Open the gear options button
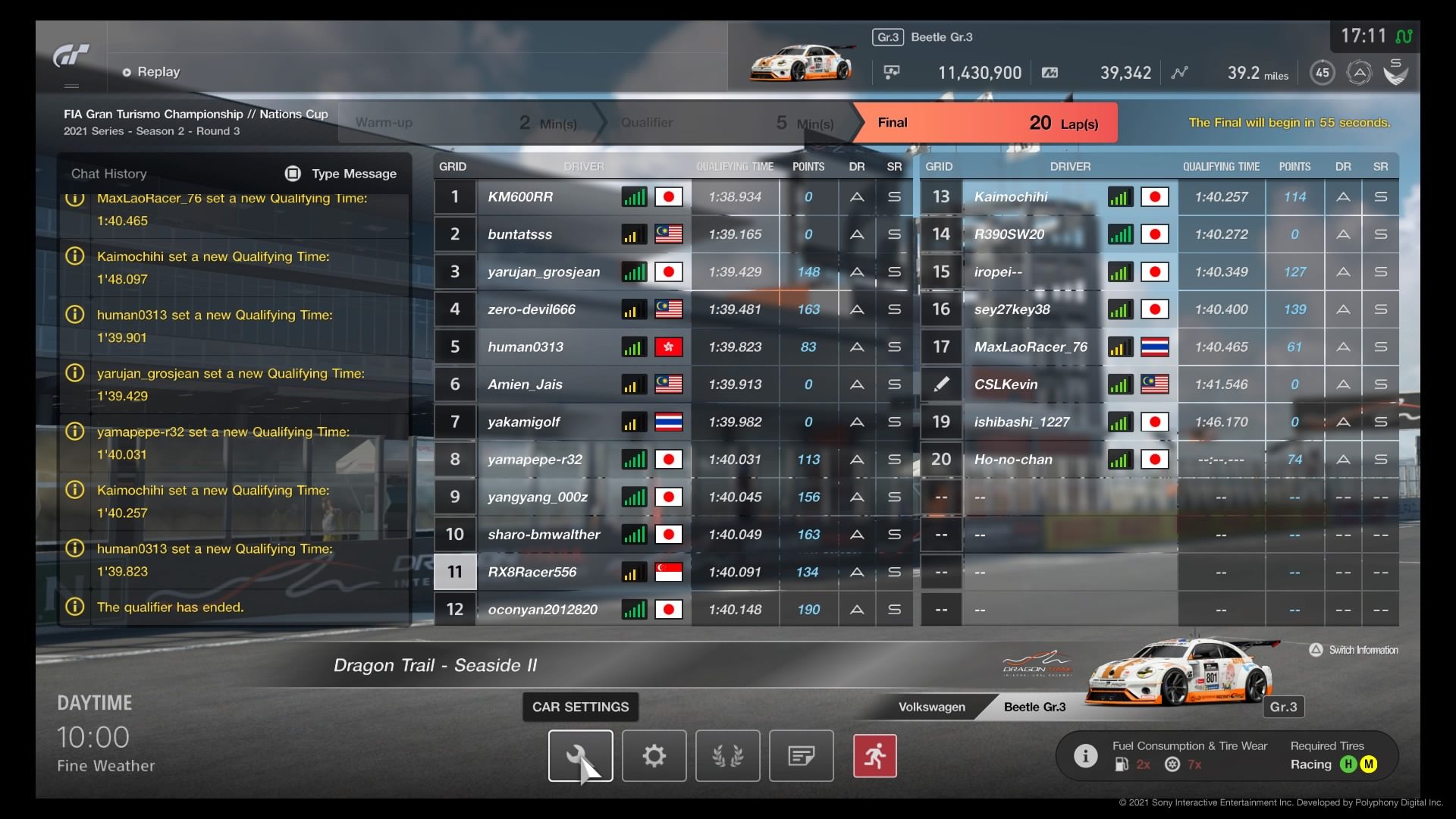The image size is (1456, 819). [654, 755]
